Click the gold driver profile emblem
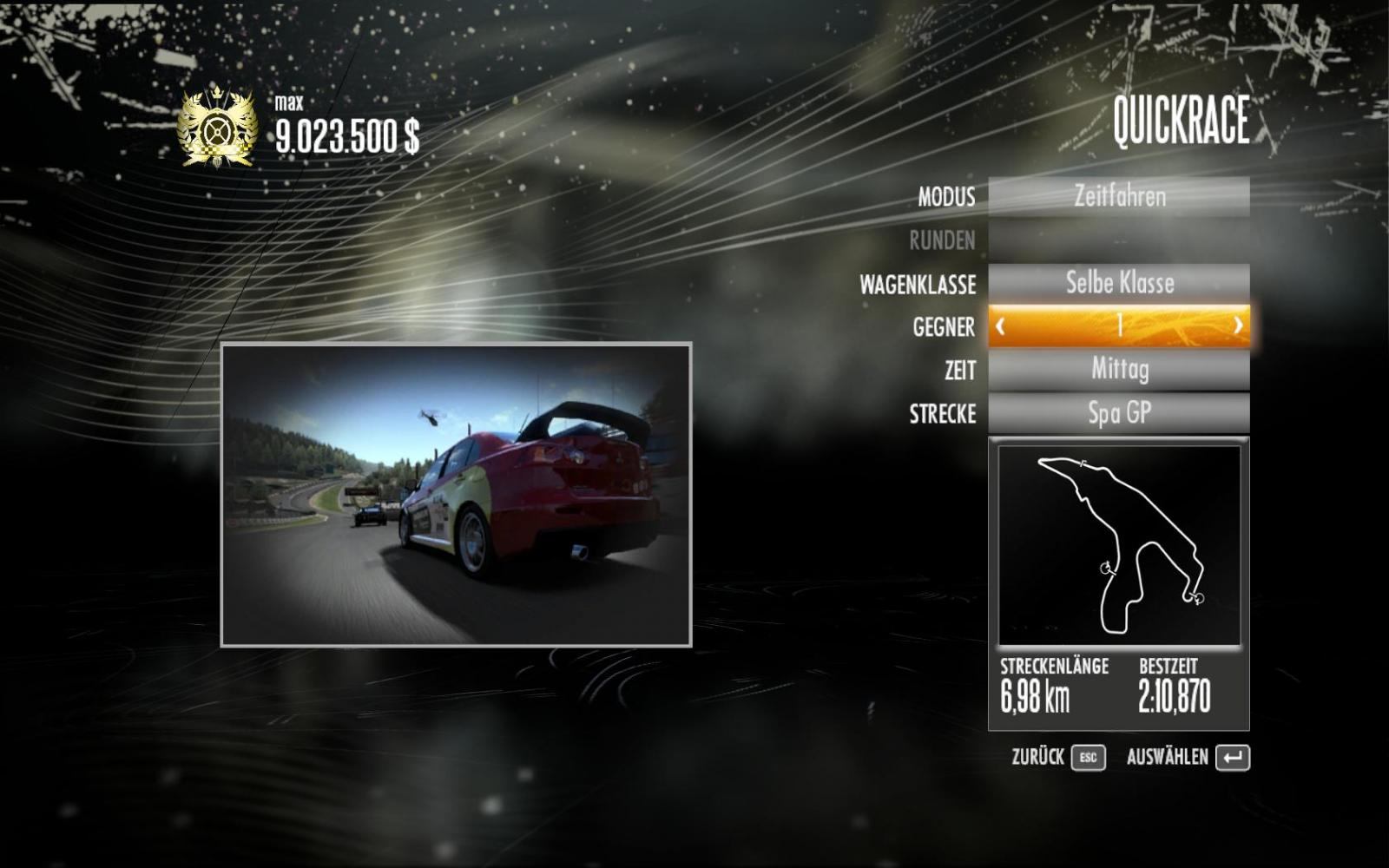Screen dimensions: 1389x868 point(216,130)
